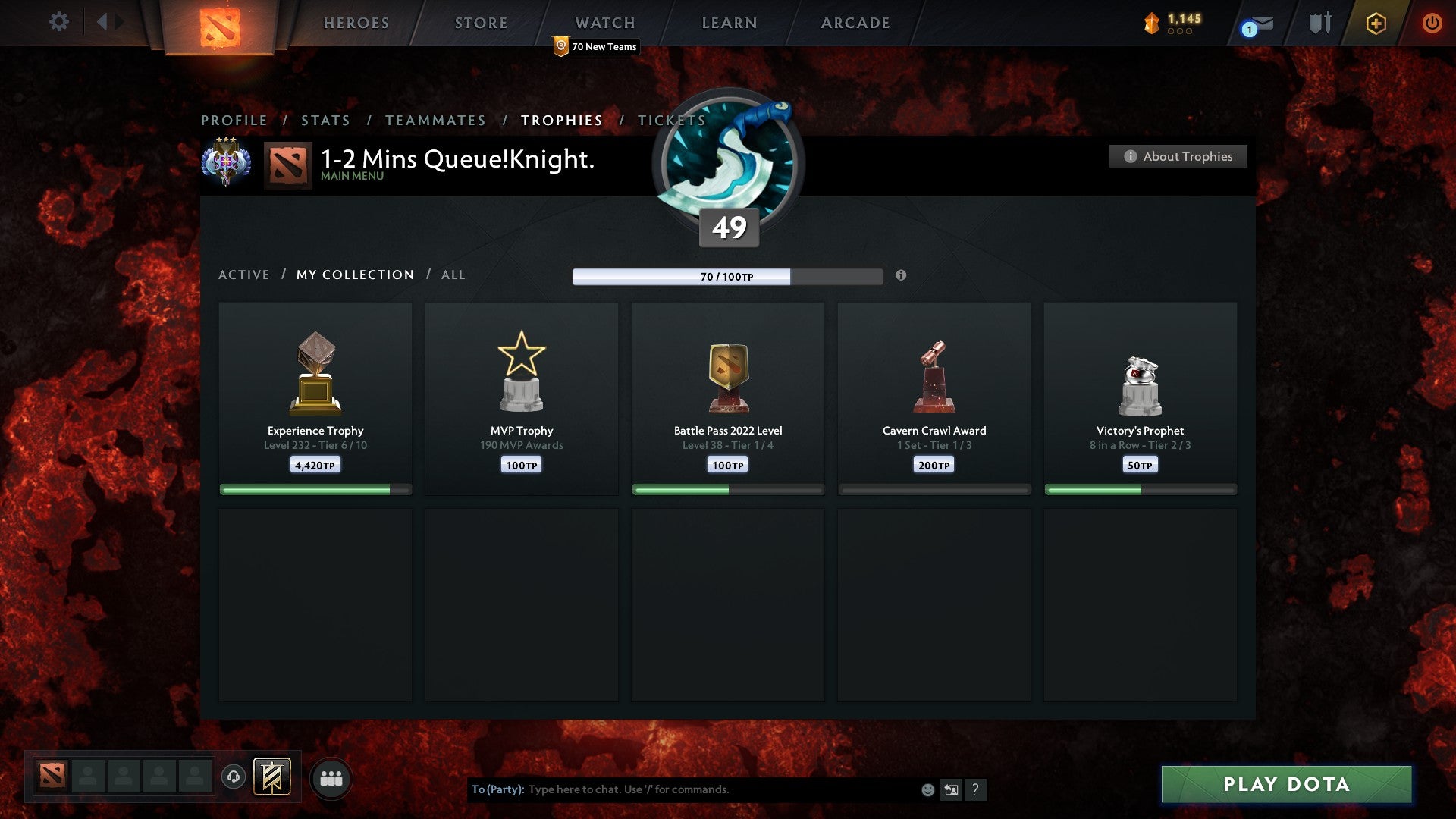Enable the ALL trophies view

pyautogui.click(x=453, y=275)
